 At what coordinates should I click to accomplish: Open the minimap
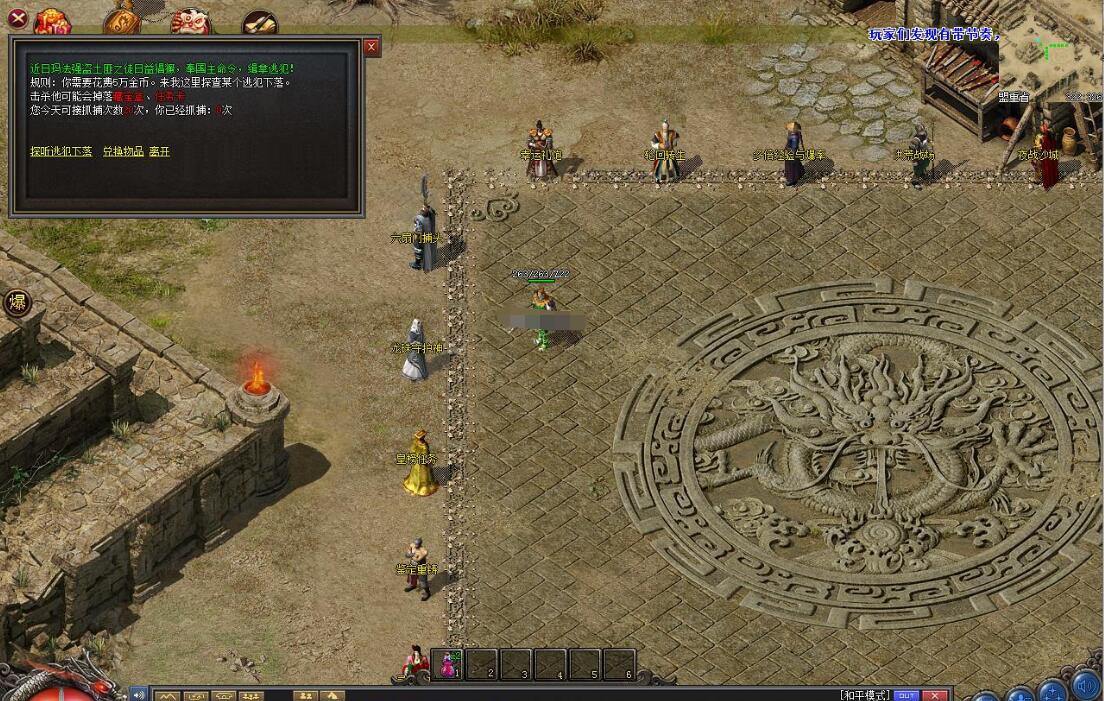pyautogui.click(x=1050, y=48)
